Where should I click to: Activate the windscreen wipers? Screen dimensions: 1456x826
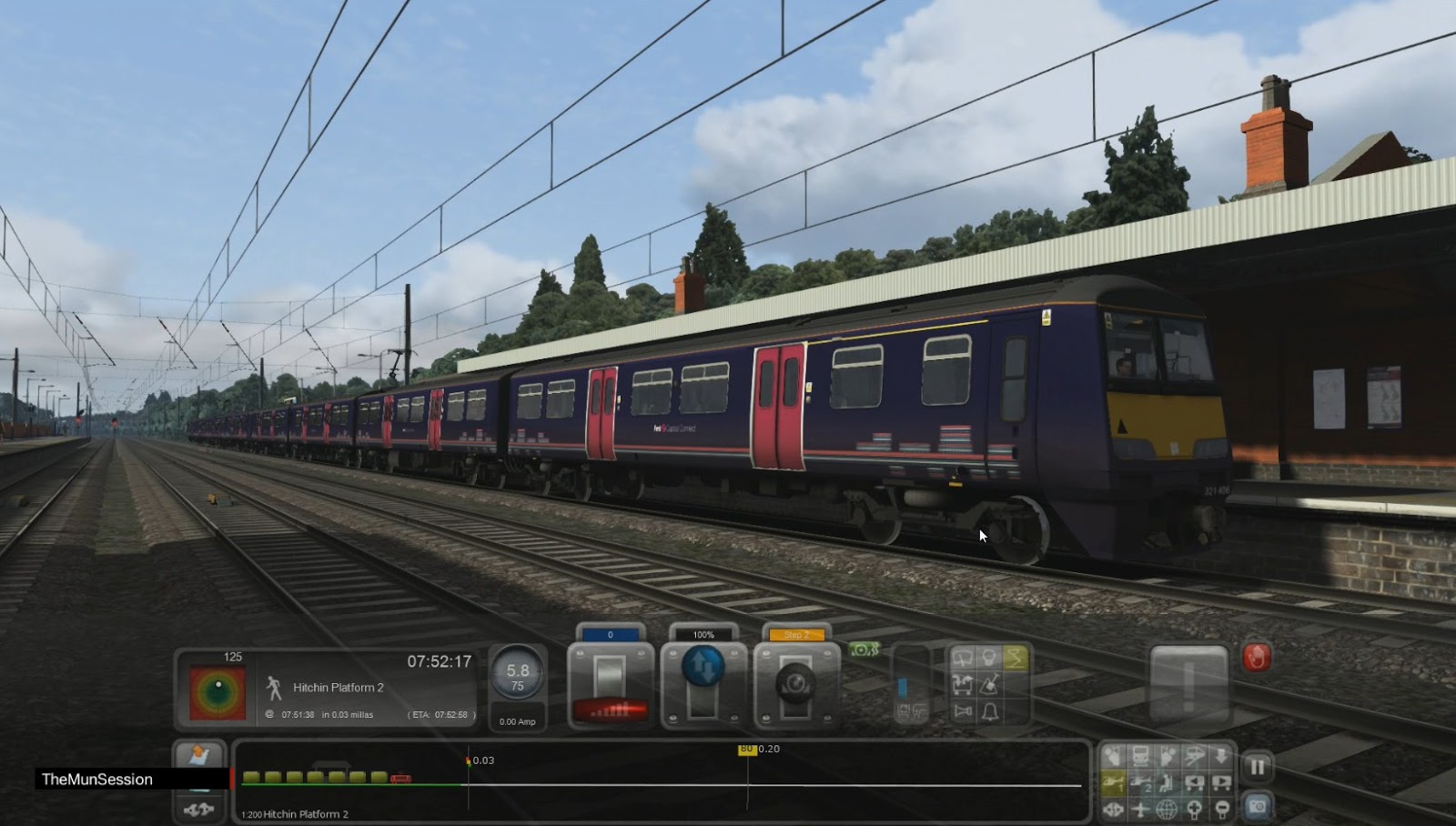click(x=963, y=658)
